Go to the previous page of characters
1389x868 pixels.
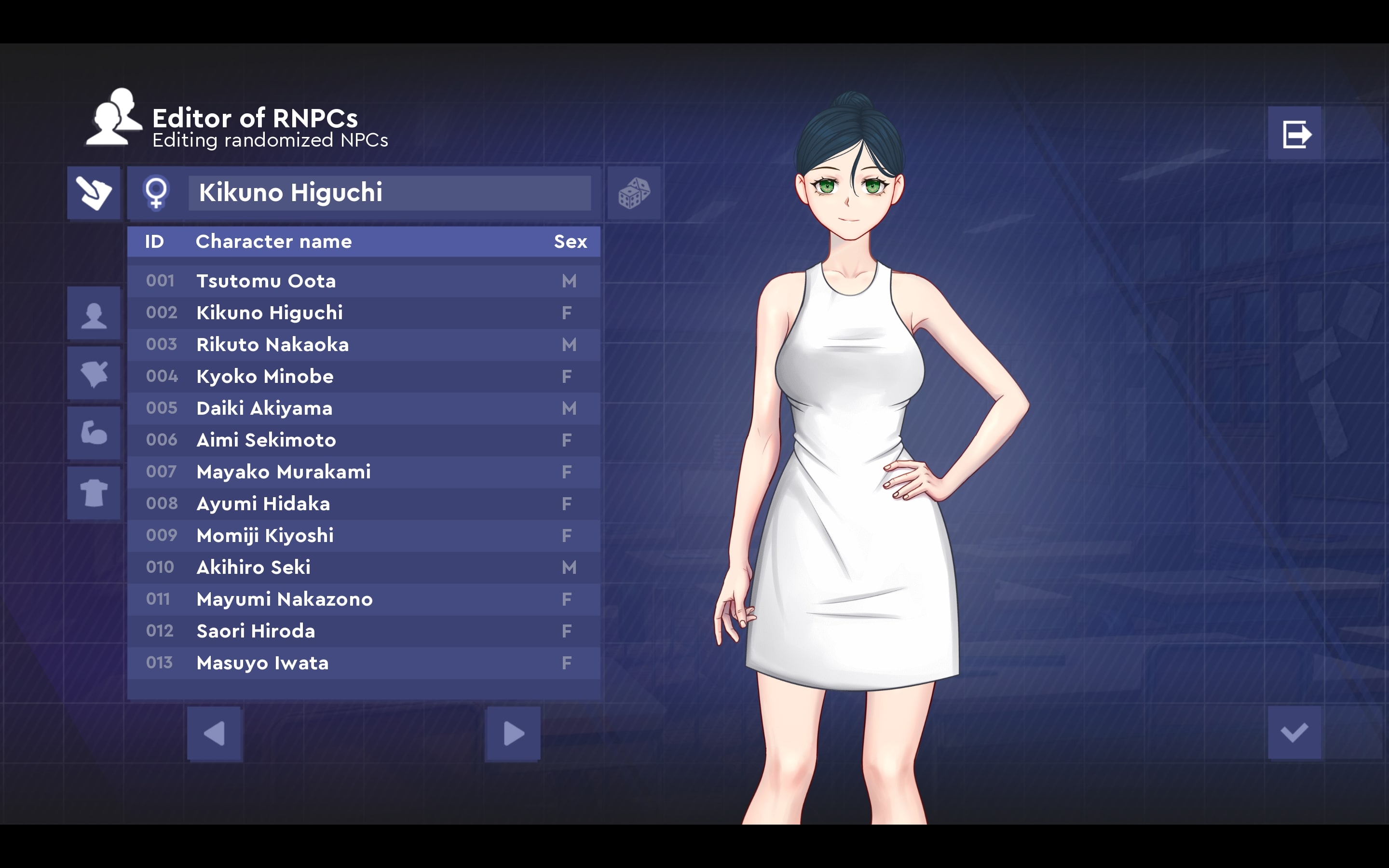[215, 733]
